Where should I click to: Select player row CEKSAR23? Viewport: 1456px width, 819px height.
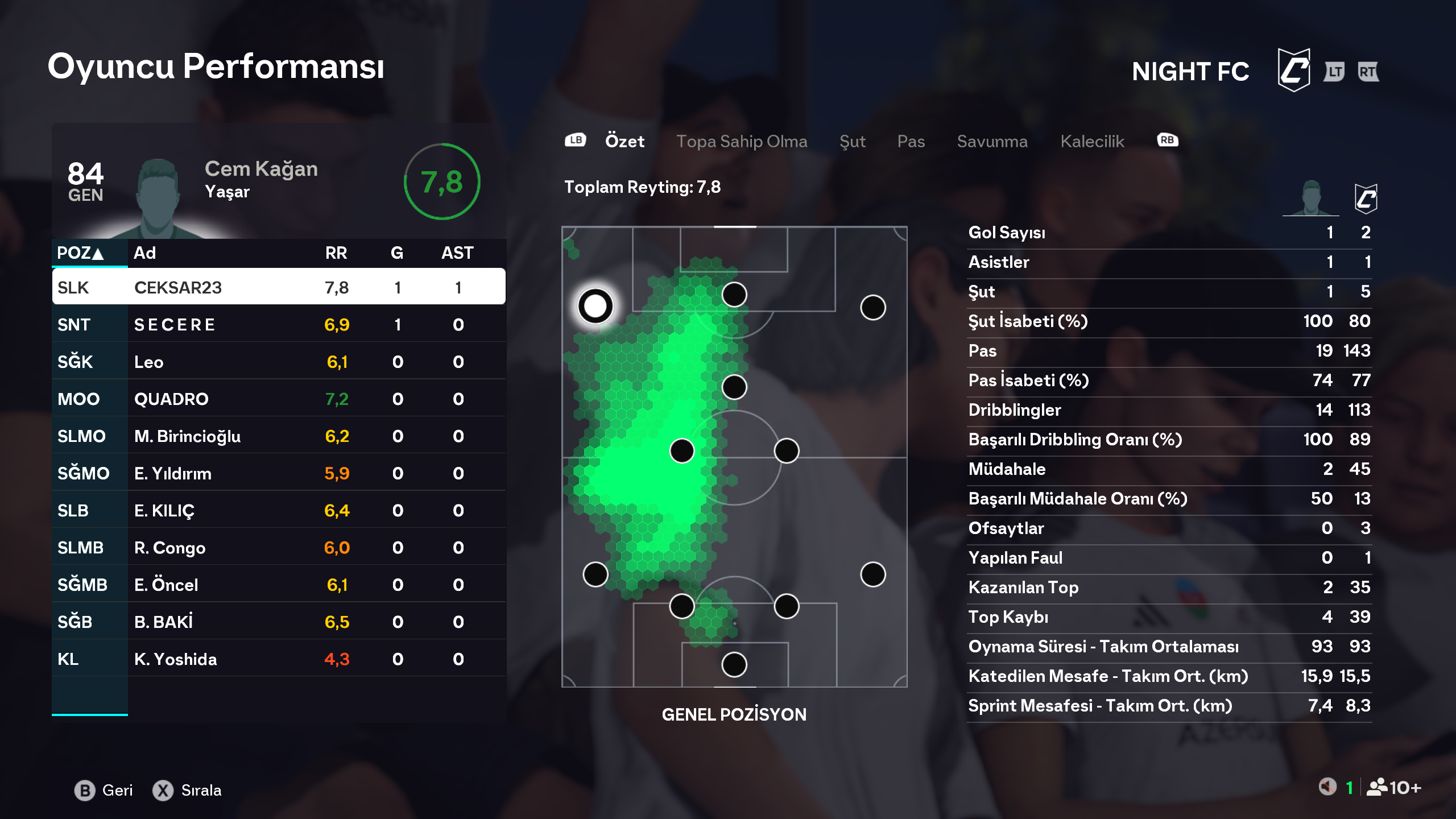click(279, 287)
